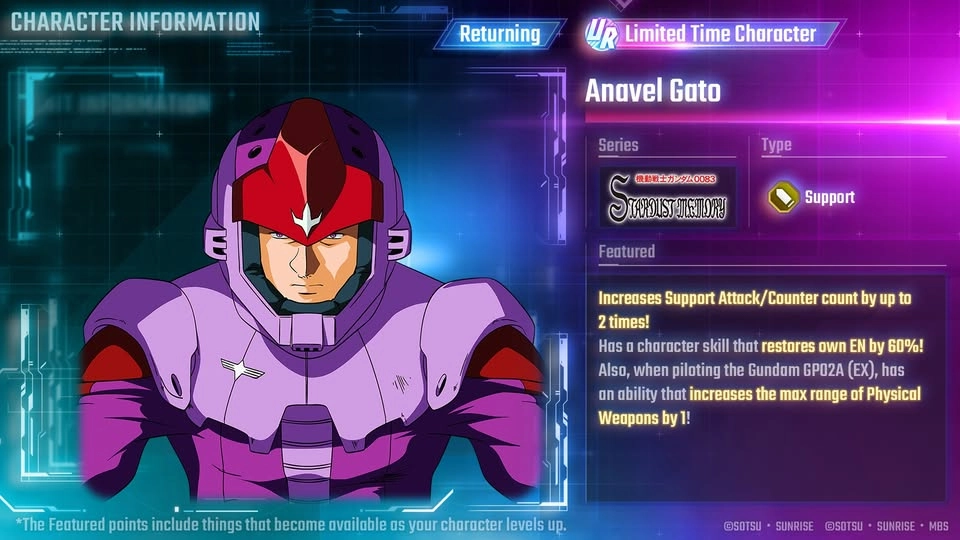Click the Support type icon

[782, 197]
